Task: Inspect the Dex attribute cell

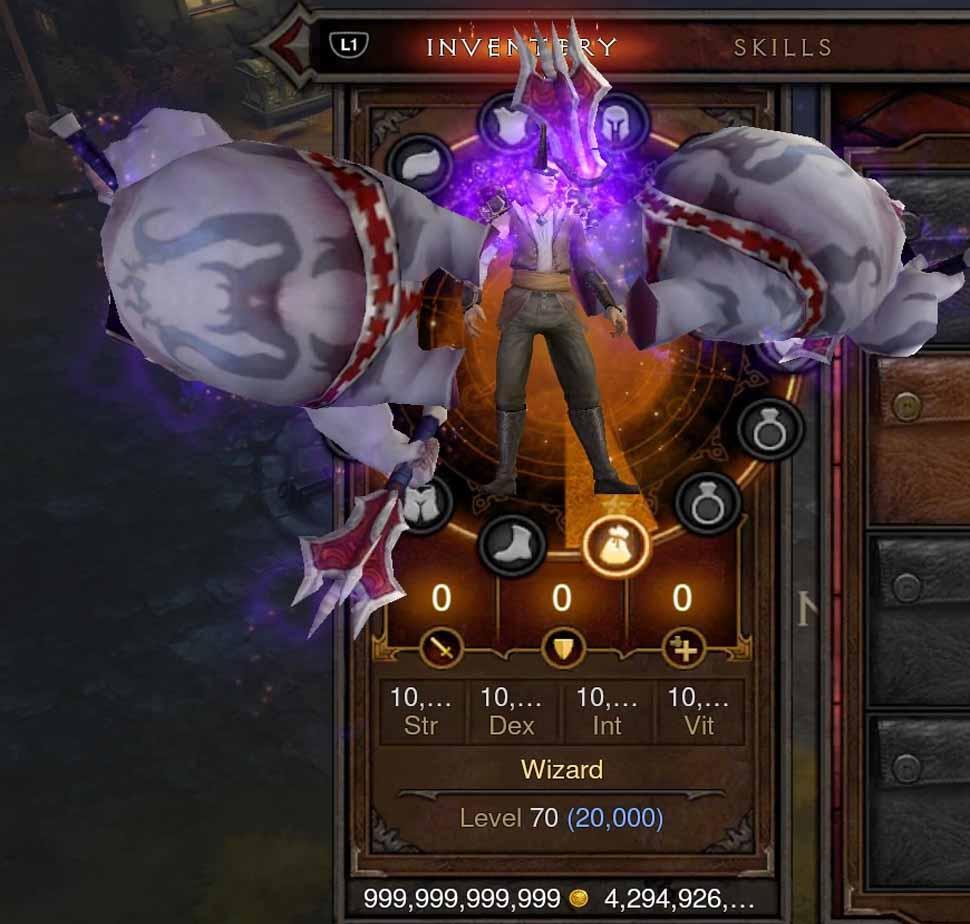Action: pyautogui.click(x=512, y=712)
